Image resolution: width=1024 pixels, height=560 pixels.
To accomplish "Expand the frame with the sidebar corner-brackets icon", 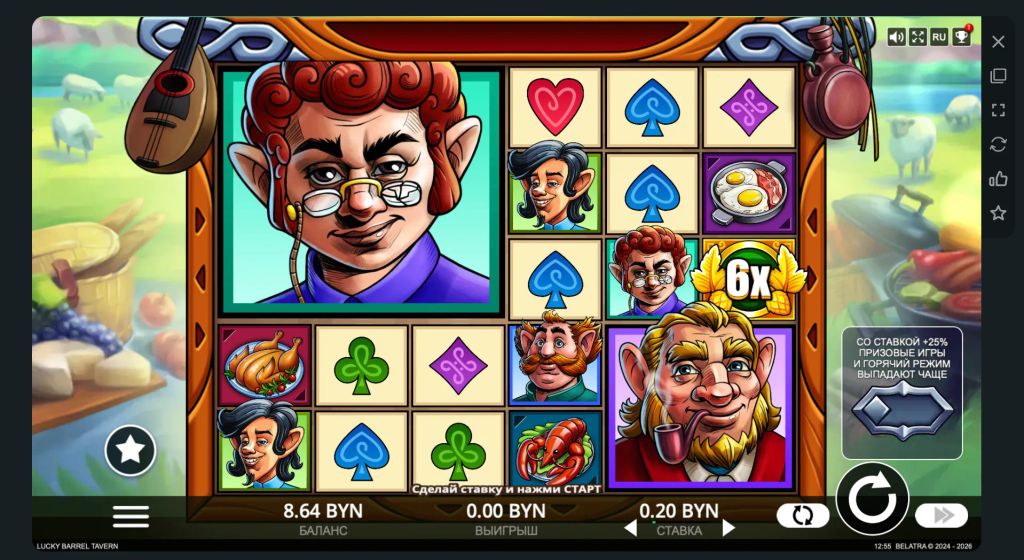I will pos(998,110).
